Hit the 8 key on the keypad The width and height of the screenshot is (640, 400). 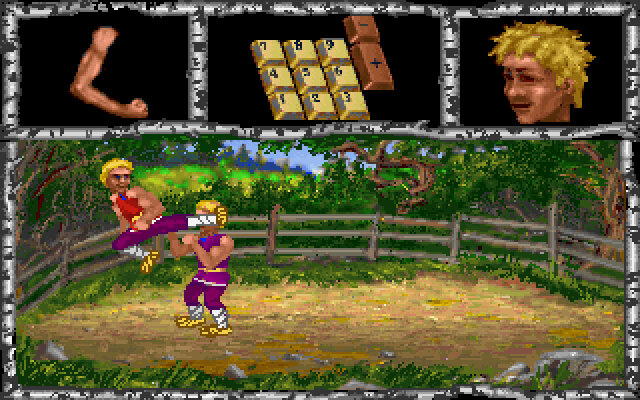[300, 49]
